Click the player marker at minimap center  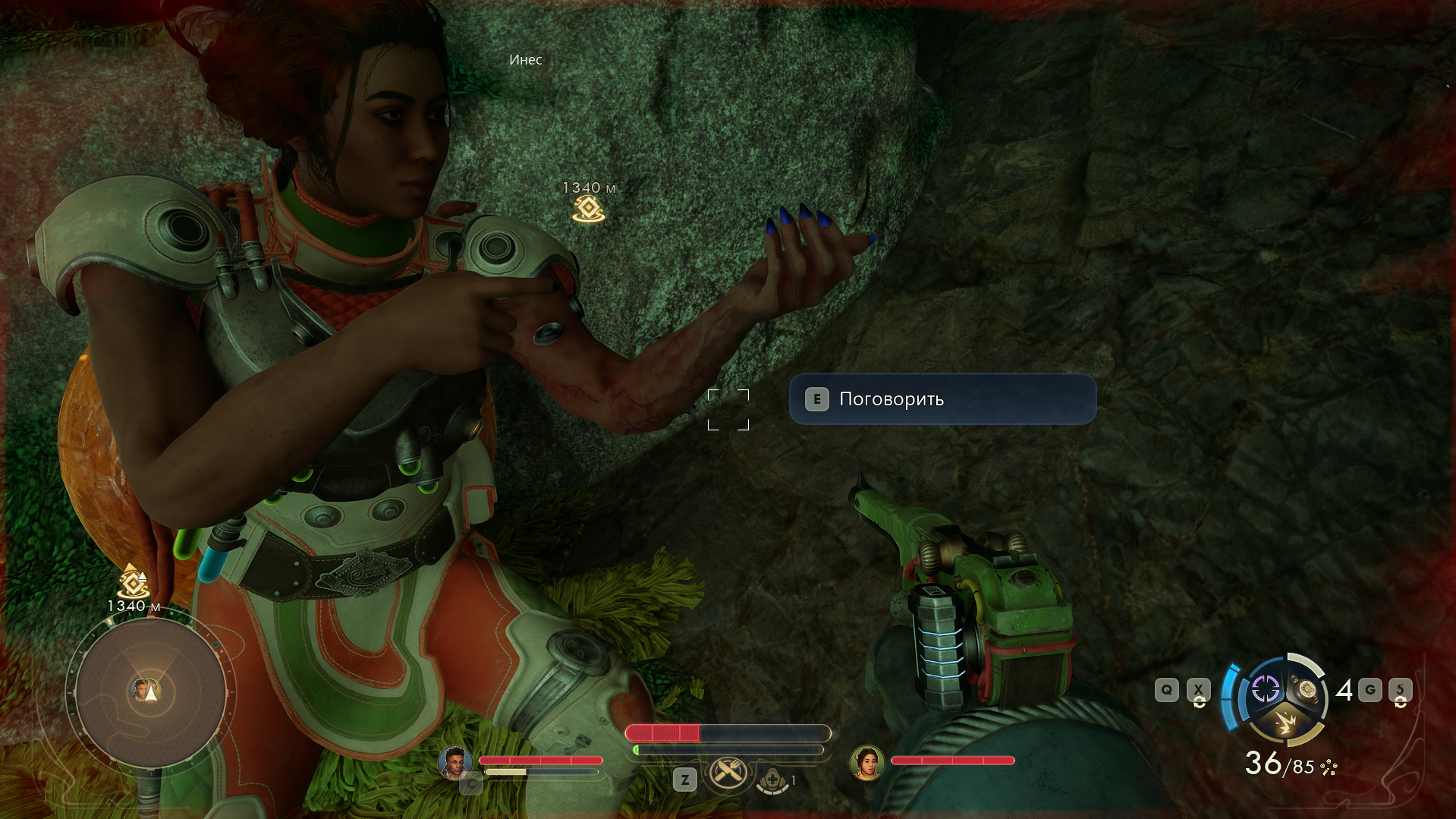click(151, 692)
